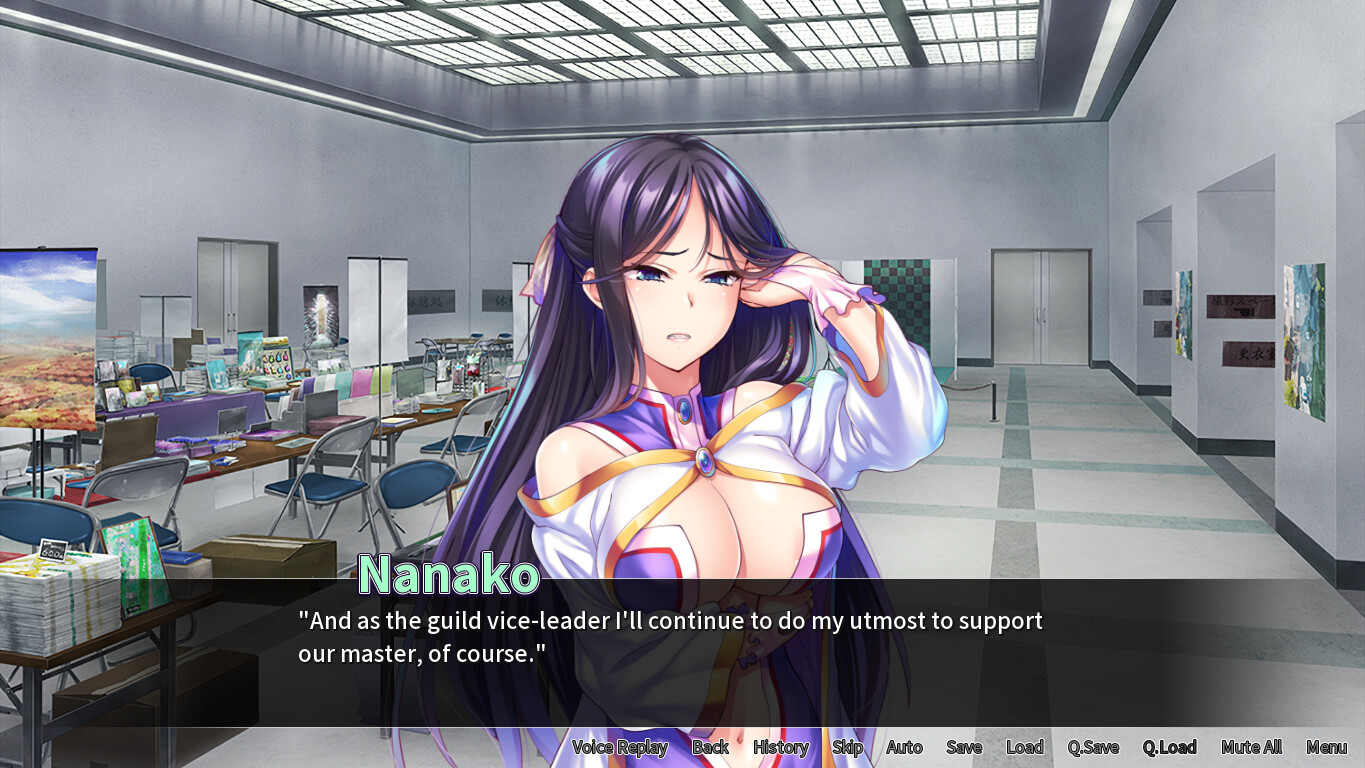This screenshot has width=1365, height=768.
Task: Replay the voice line with Voice Replay
Action: click(x=619, y=747)
